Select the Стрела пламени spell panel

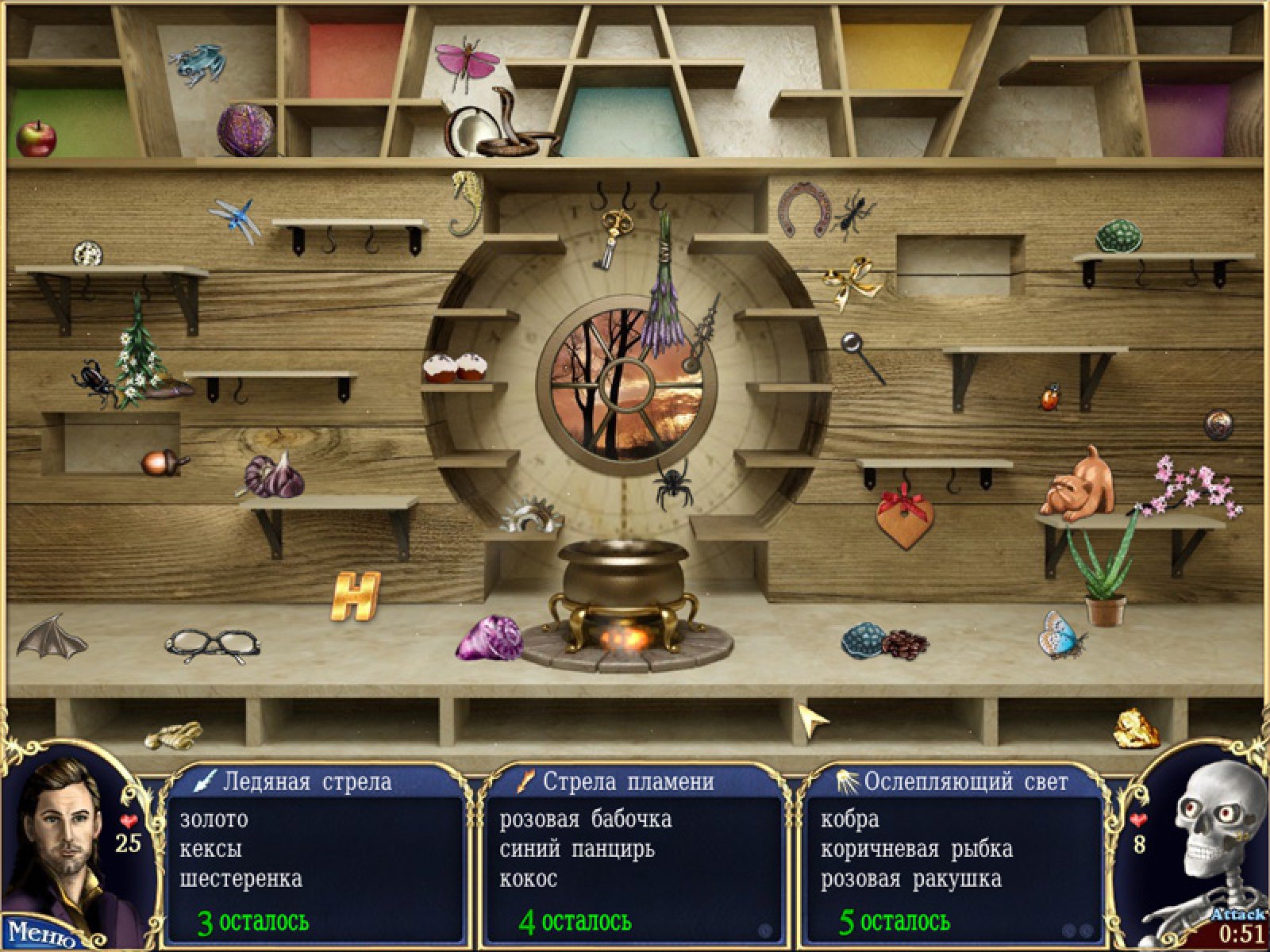634,853
